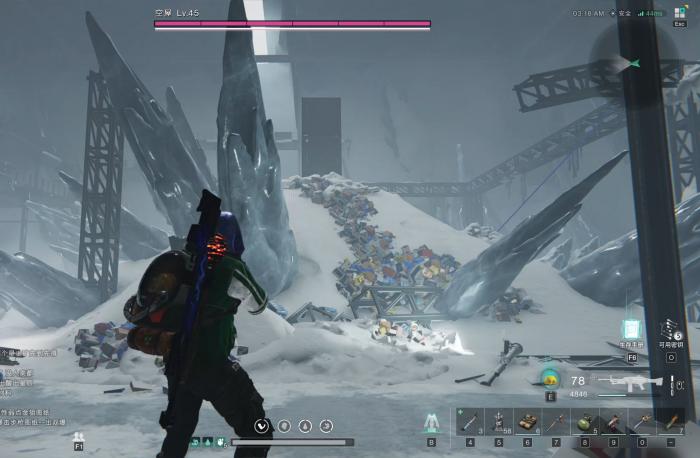Use the yellow dome item above the E prompt

pos(549,378)
